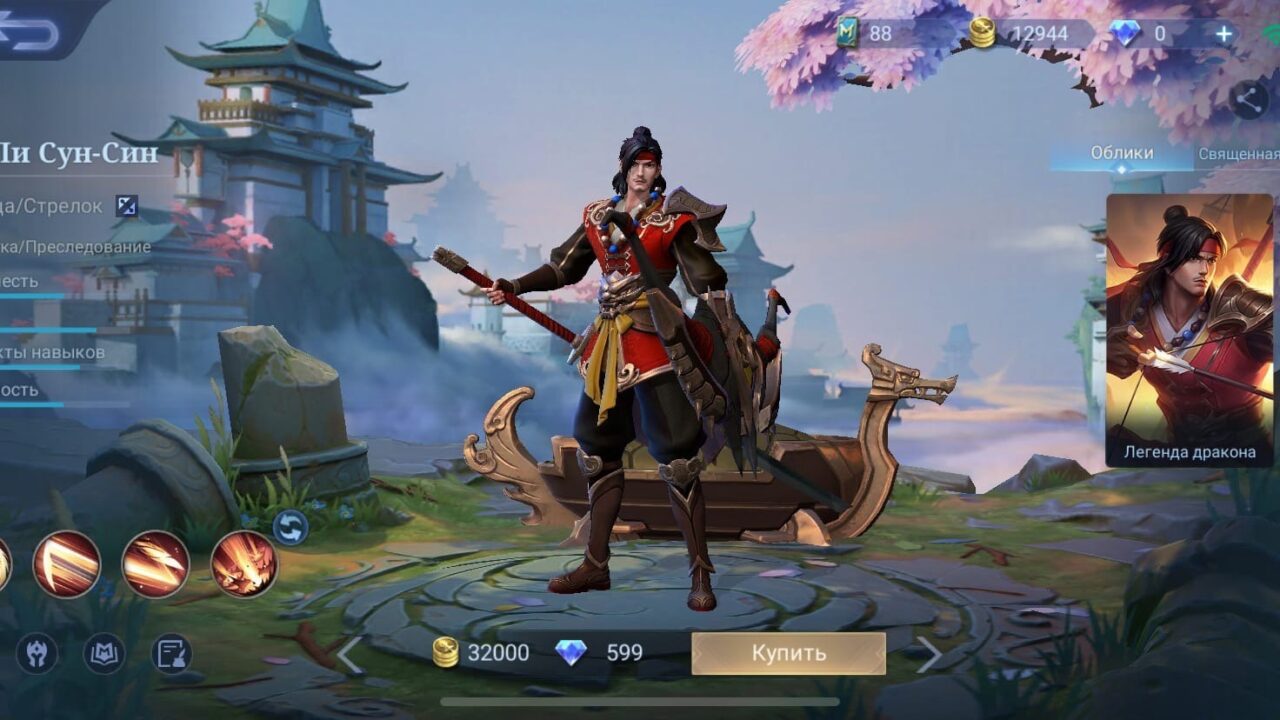
Task: Show the previous hero with the left arrow
Action: pyautogui.click(x=349, y=654)
